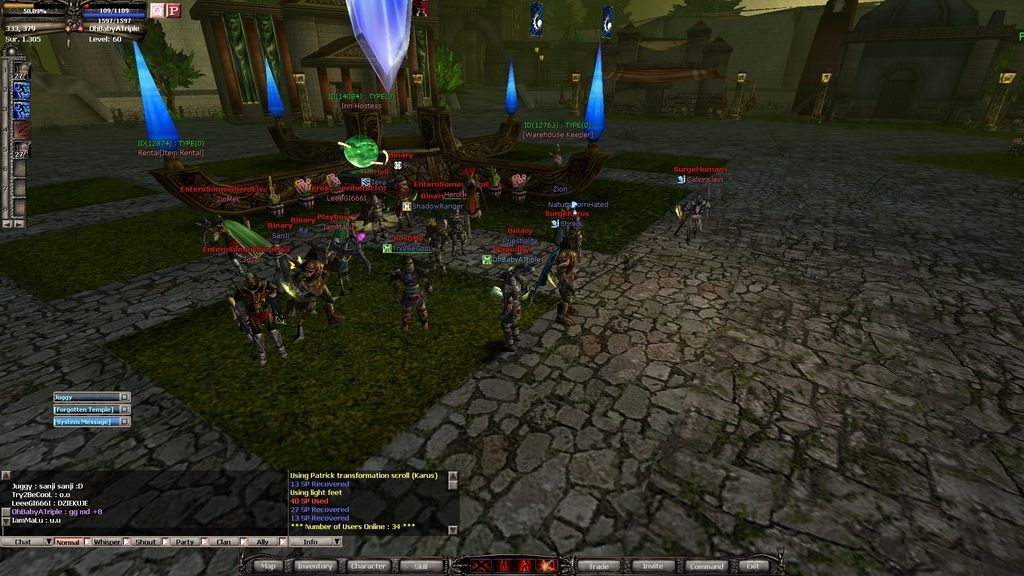Click the Trade button
This screenshot has height=576, width=1024.
click(600, 566)
